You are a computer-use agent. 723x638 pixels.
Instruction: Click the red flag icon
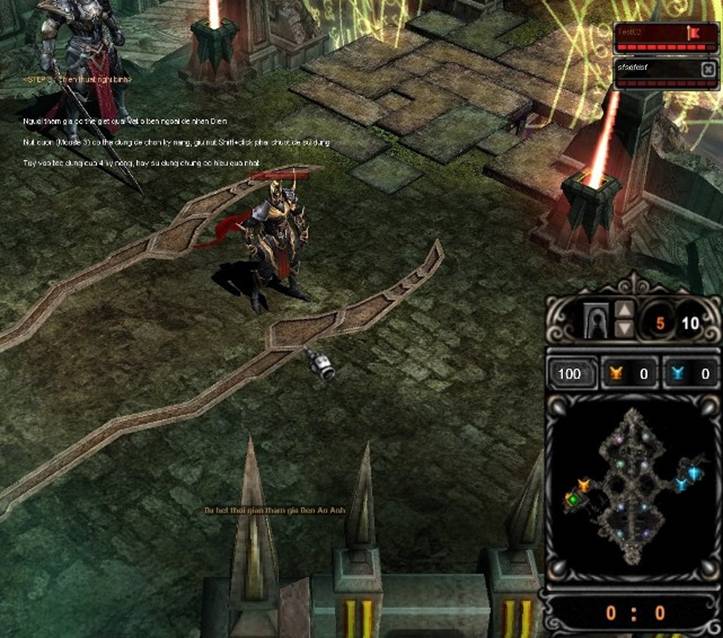click(692, 34)
